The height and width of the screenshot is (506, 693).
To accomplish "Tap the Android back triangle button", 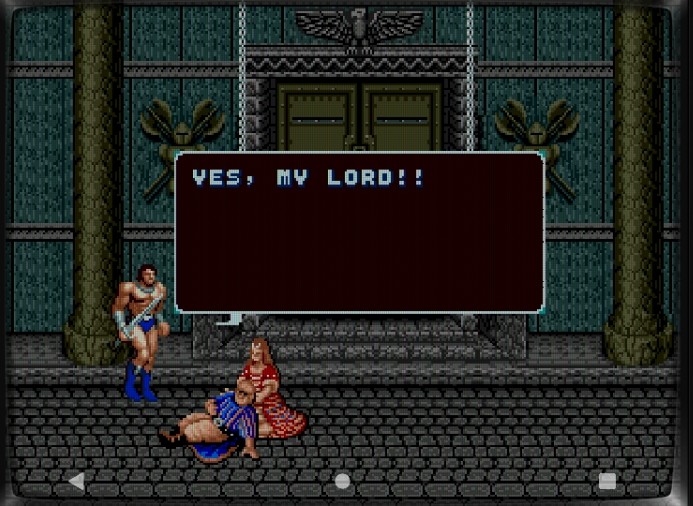I will click(76, 481).
